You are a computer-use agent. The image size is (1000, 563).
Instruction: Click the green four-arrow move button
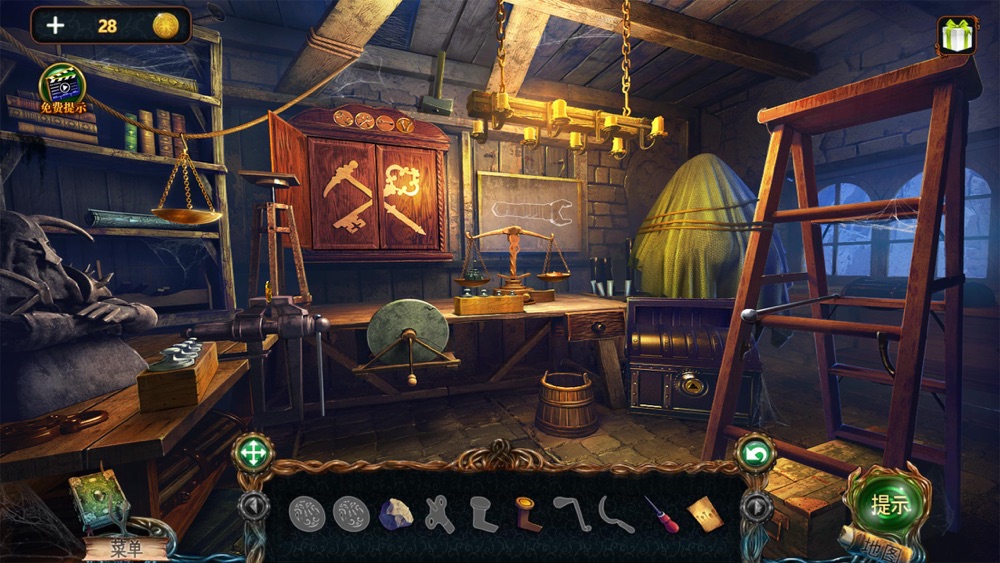pyautogui.click(x=252, y=454)
